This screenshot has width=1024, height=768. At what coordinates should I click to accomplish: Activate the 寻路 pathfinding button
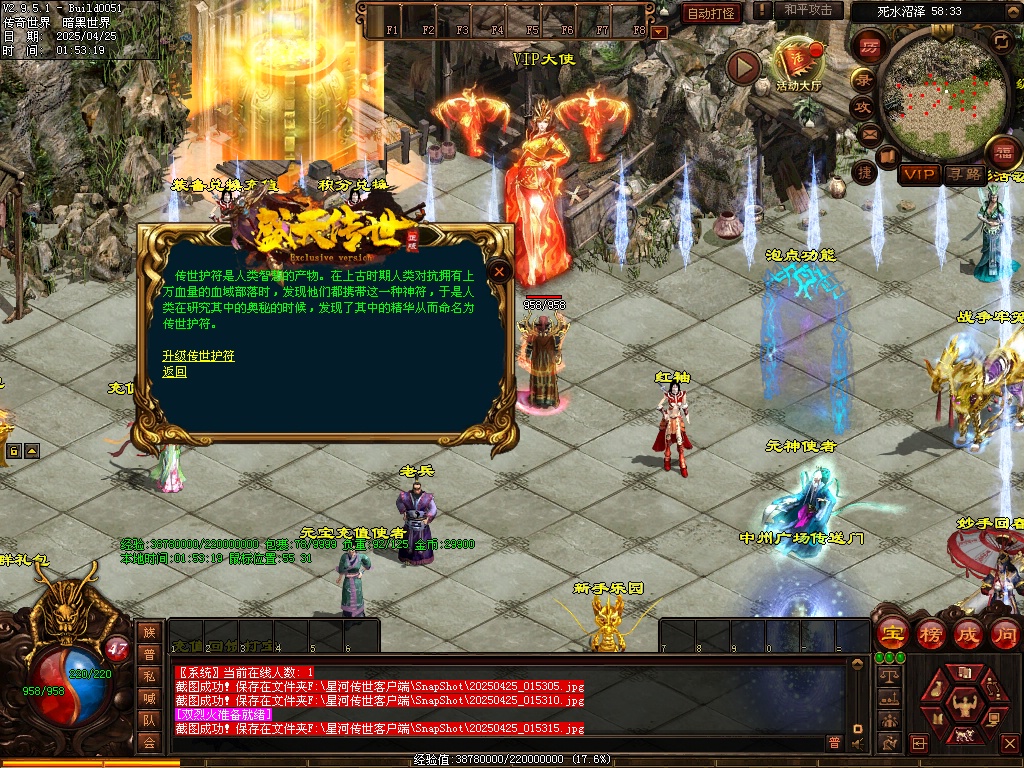964,174
